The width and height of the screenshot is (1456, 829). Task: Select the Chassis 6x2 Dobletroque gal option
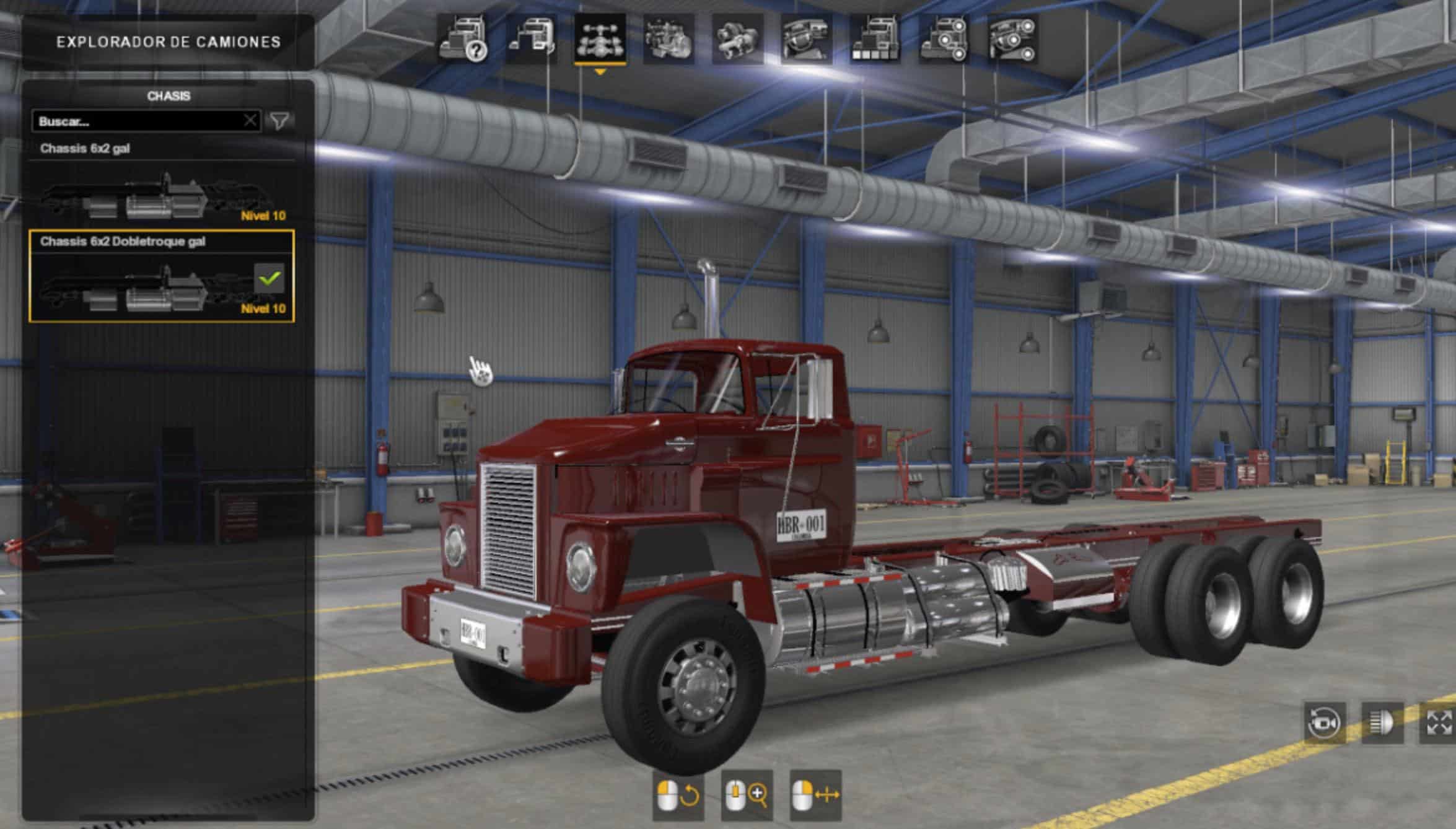(x=162, y=276)
